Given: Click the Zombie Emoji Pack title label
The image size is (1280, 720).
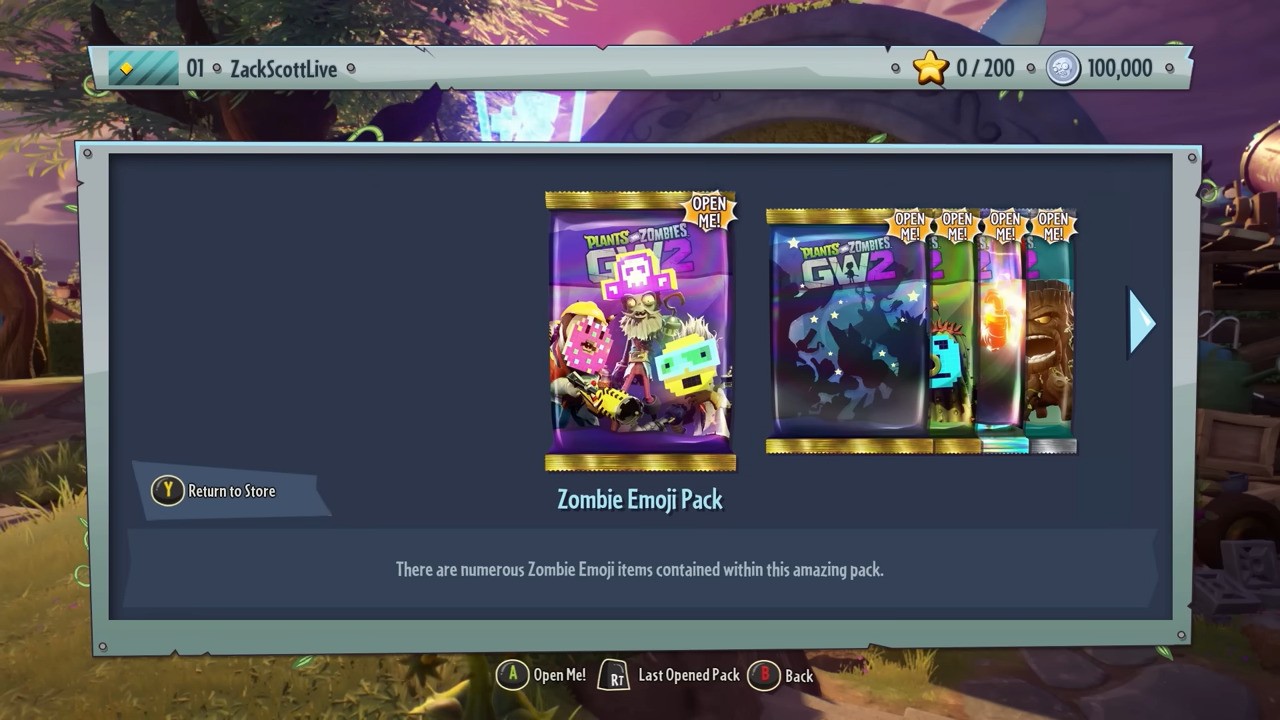Looking at the screenshot, I should click(640, 500).
